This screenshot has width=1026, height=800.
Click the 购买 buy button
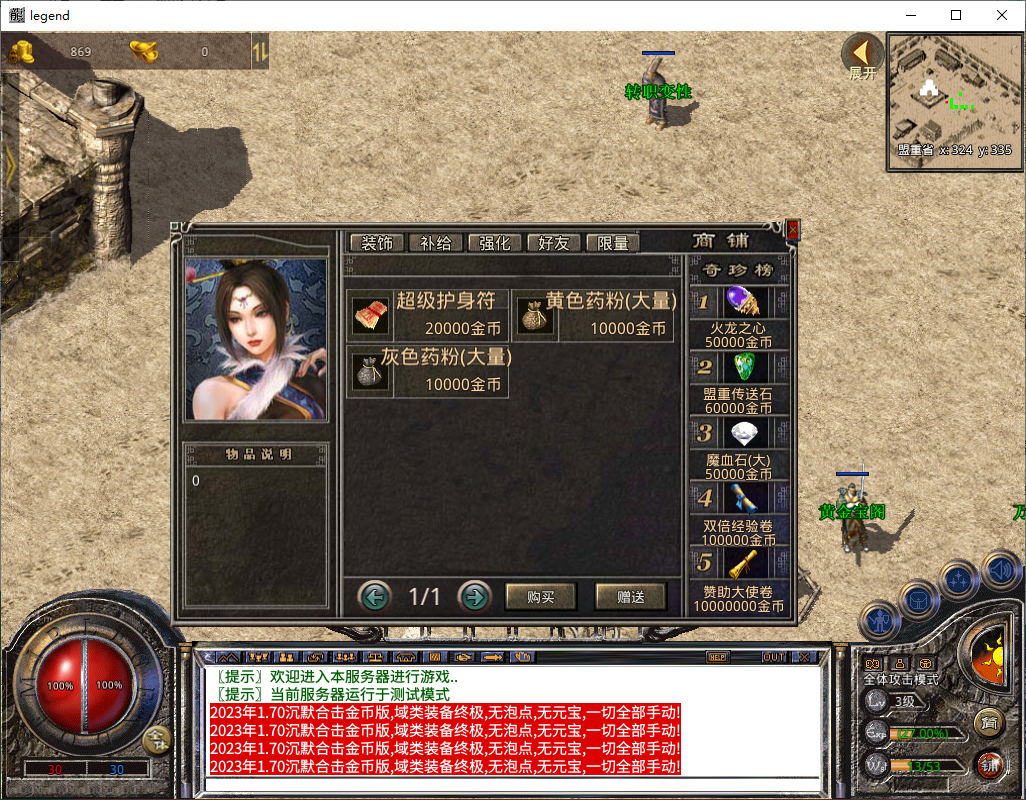(541, 597)
